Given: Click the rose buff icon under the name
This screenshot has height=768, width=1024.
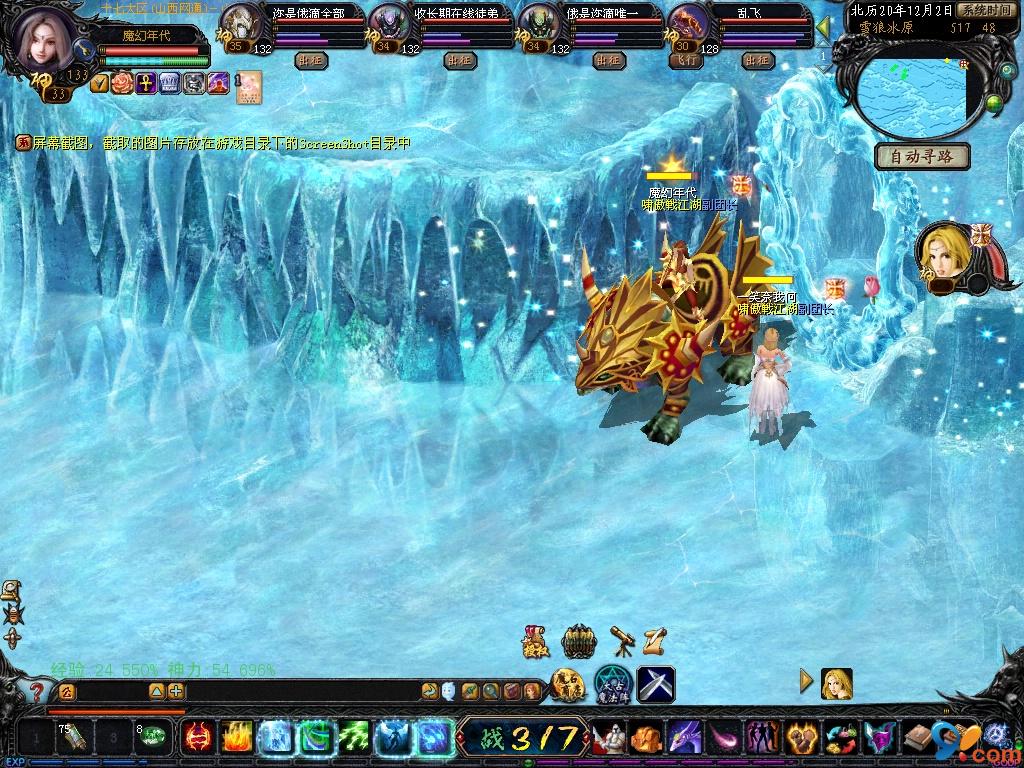Looking at the screenshot, I should point(122,83).
